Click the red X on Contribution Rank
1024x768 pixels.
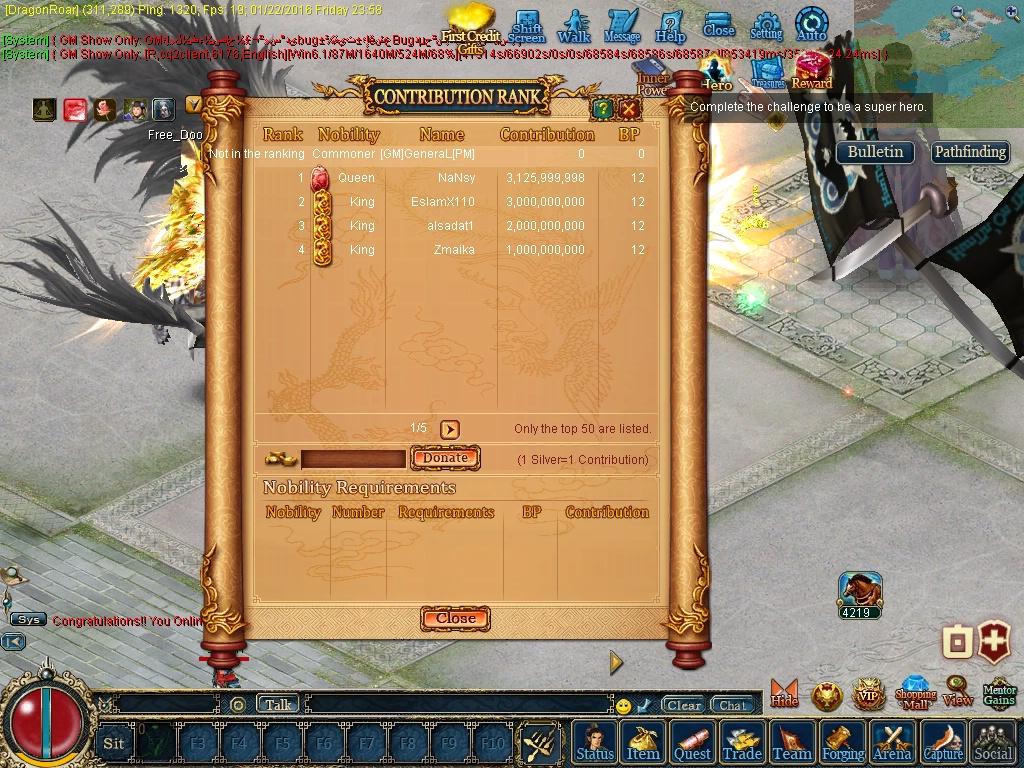click(x=629, y=109)
